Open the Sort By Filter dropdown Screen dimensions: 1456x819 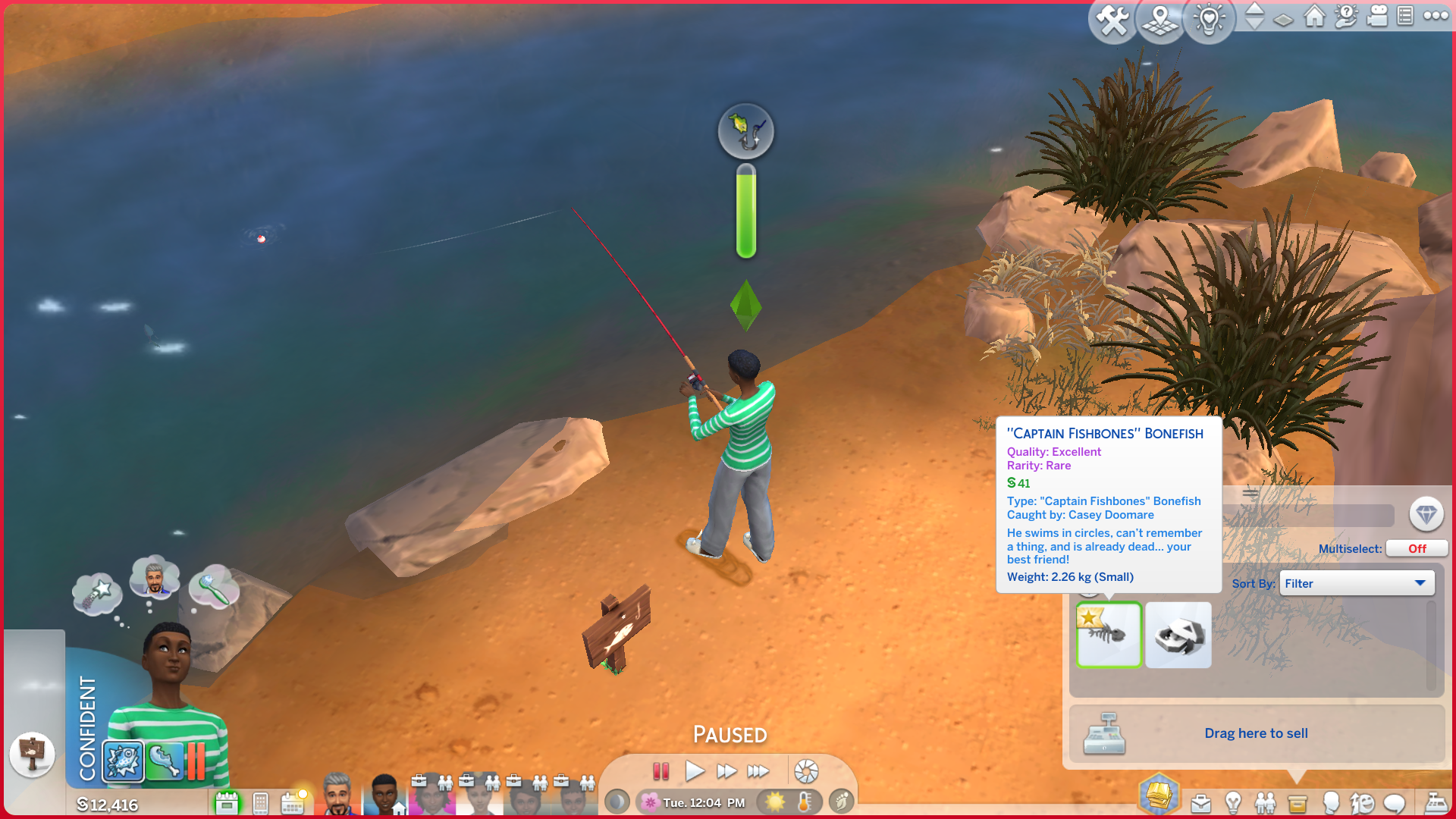[x=1356, y=583]
